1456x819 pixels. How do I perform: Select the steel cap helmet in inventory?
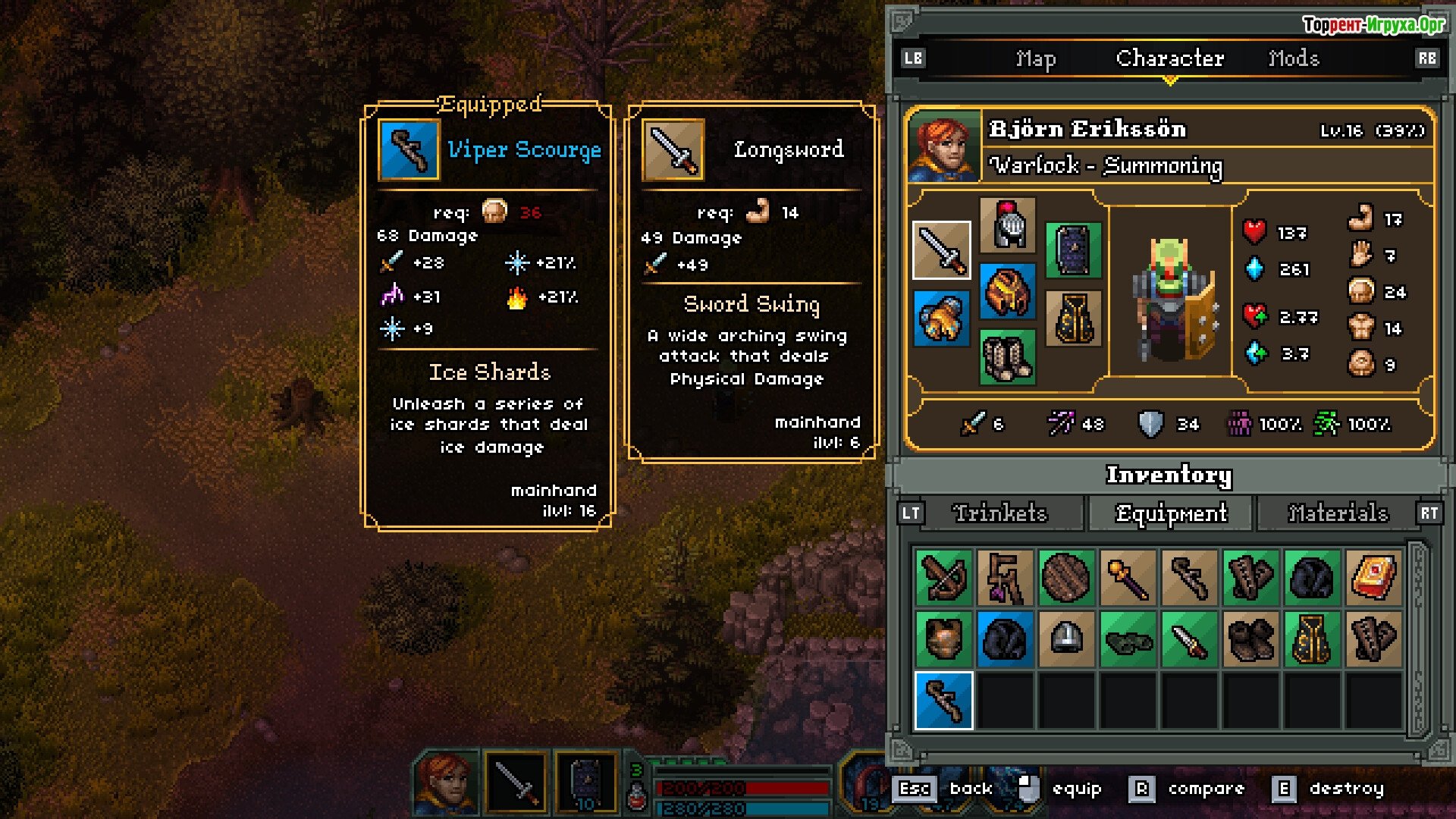pyautogui.click(x=1066, y=639)
